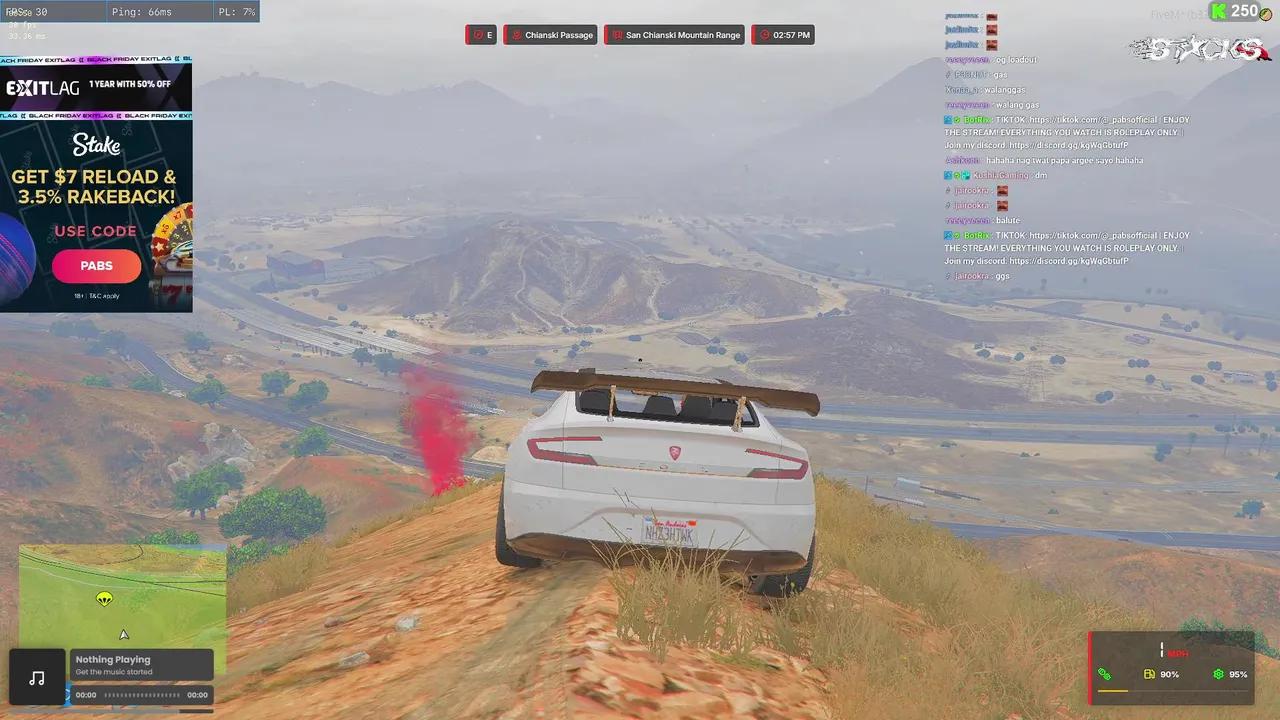1280x720 pixels.
Task: Click the green engine gear icon showing 95%
Action: pyautogui.click(x=1216, y=674)
